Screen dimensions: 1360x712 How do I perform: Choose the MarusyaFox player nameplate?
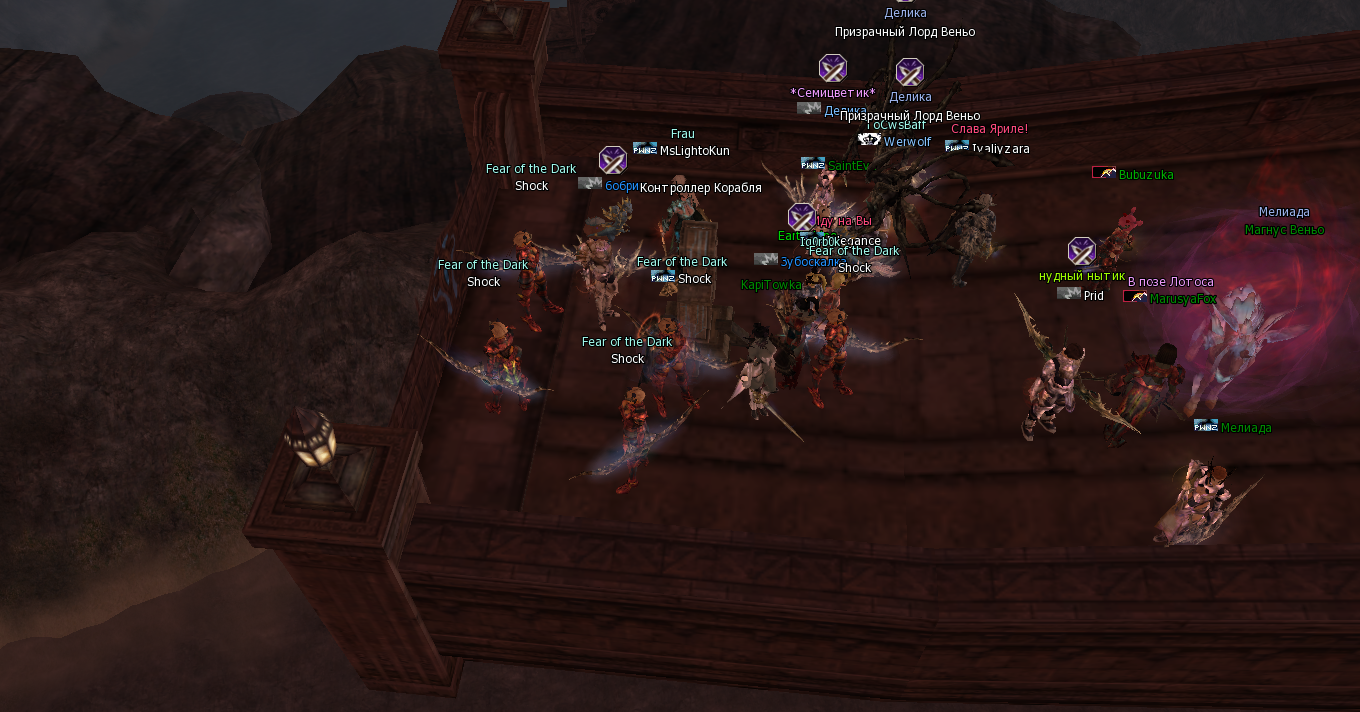pyautogui.click(x=1183, y=298)
